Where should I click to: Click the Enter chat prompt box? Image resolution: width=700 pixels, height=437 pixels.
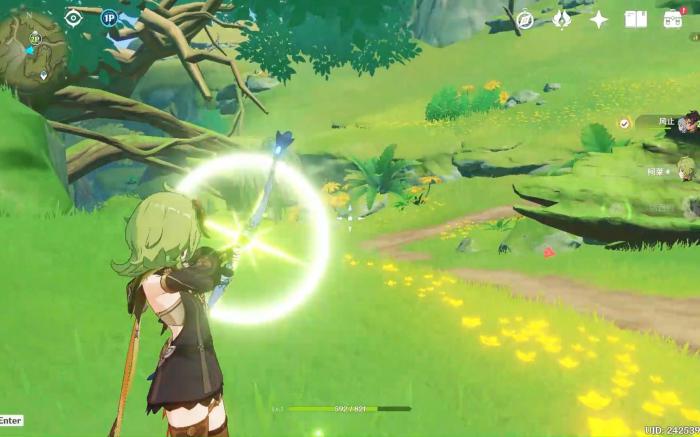tap(11, 421)
